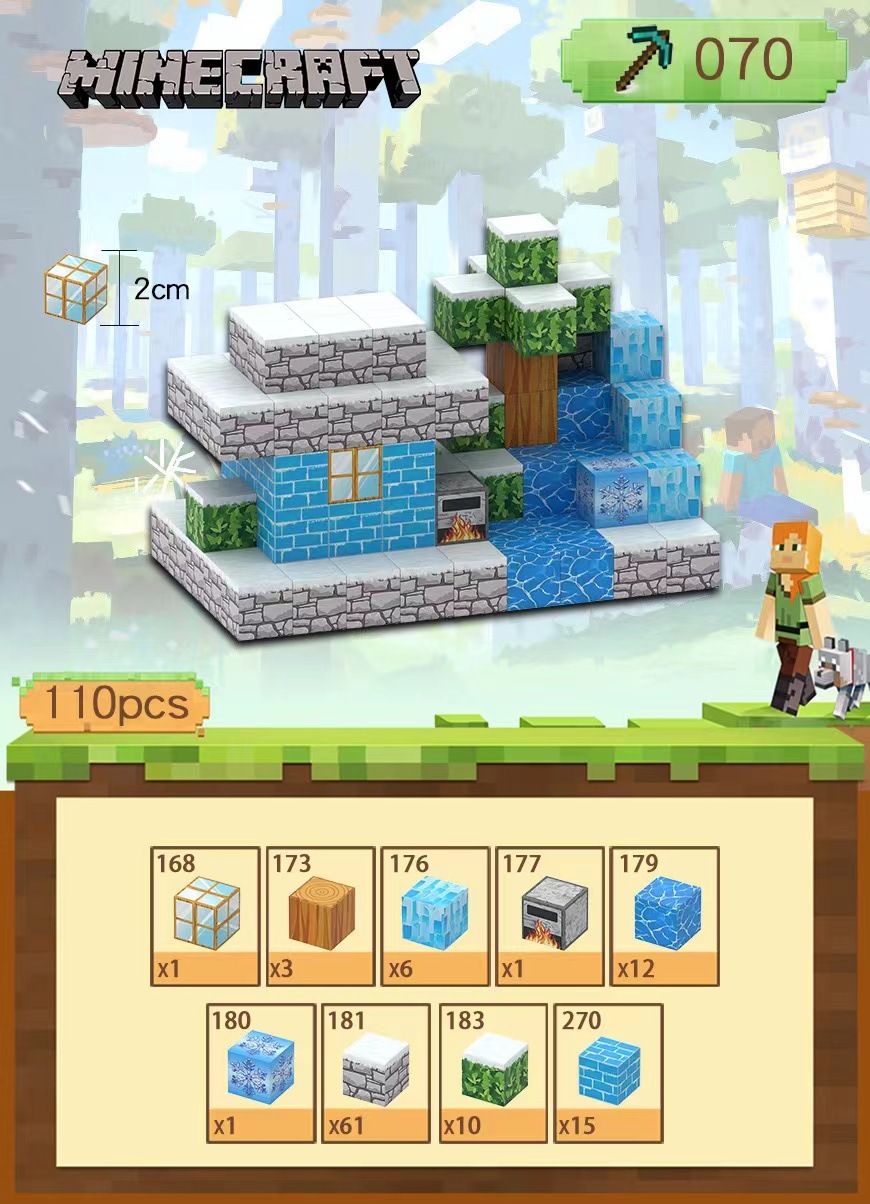Select the blue brick block slot 270

coord(608,1073)
